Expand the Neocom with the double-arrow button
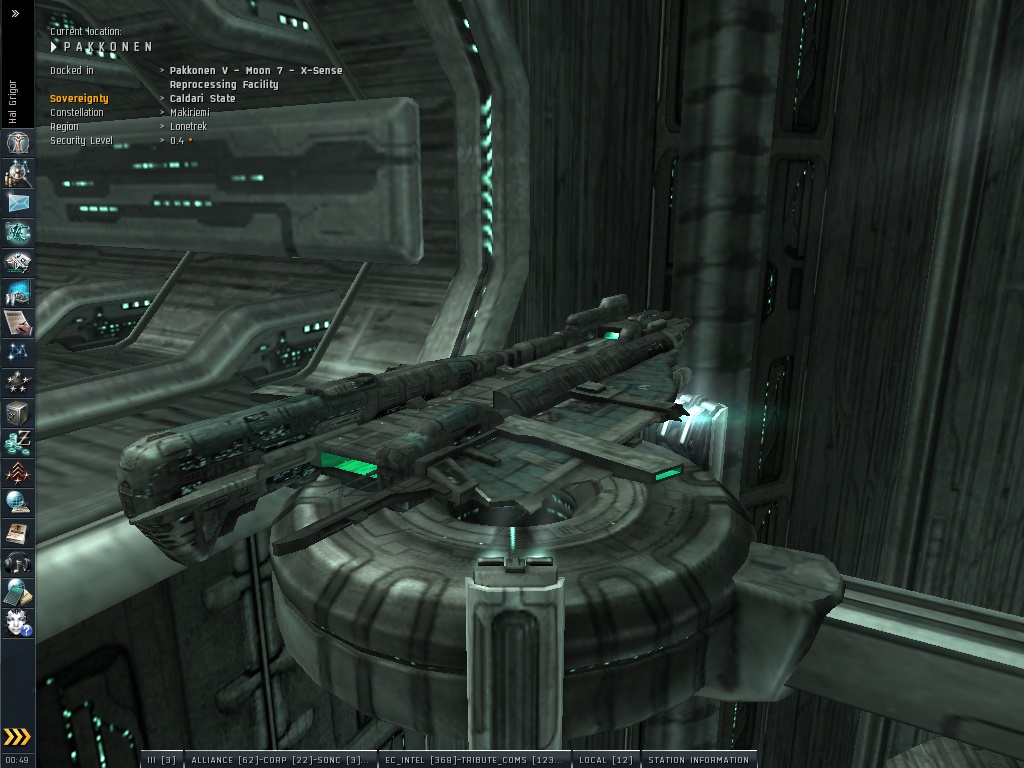Viewport: 1024px width, 768px height. pyautogui.click(x=15, y=14)
